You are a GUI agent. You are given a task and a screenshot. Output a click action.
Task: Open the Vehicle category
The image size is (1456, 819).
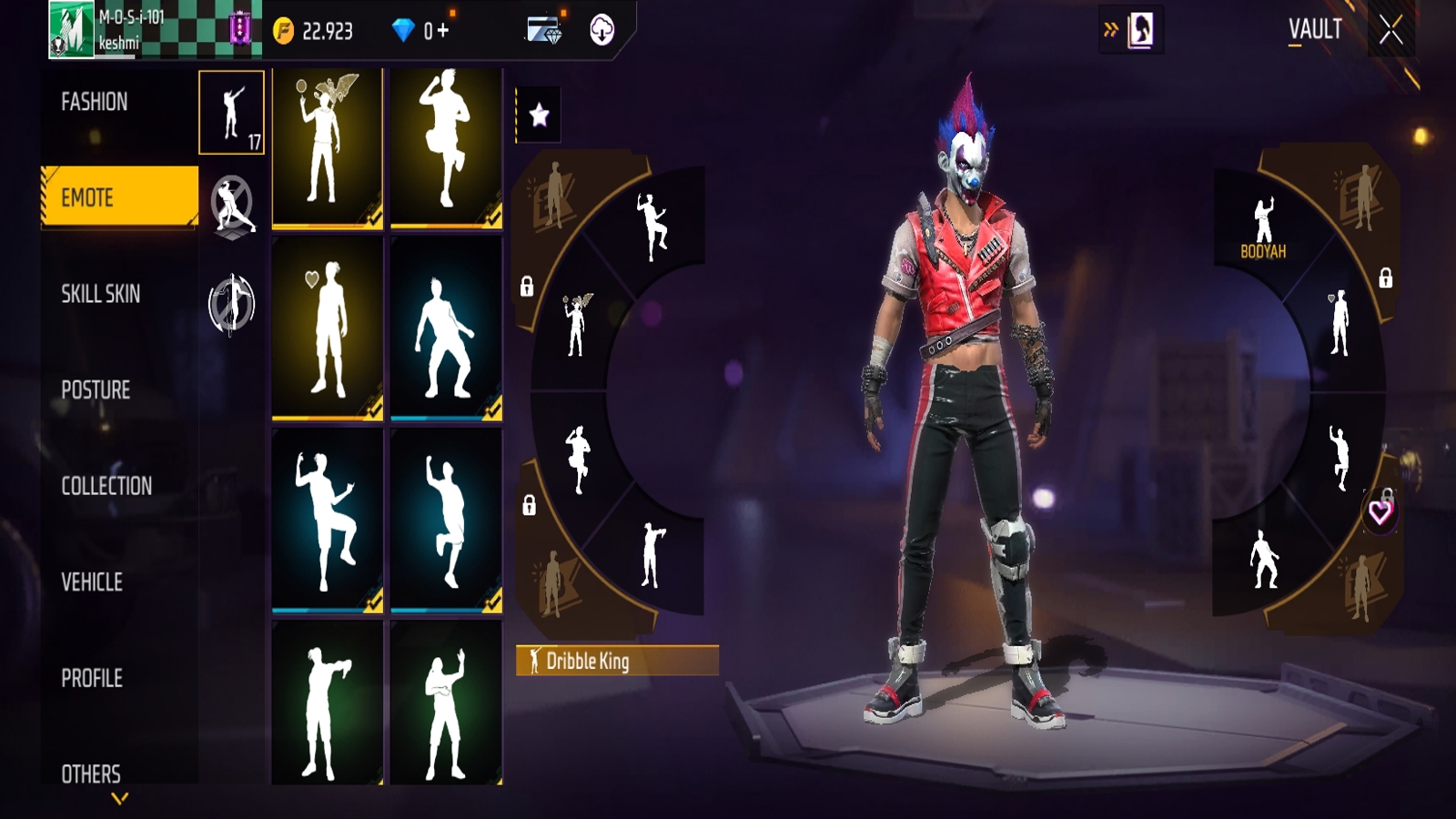click(x=92, y=582)
